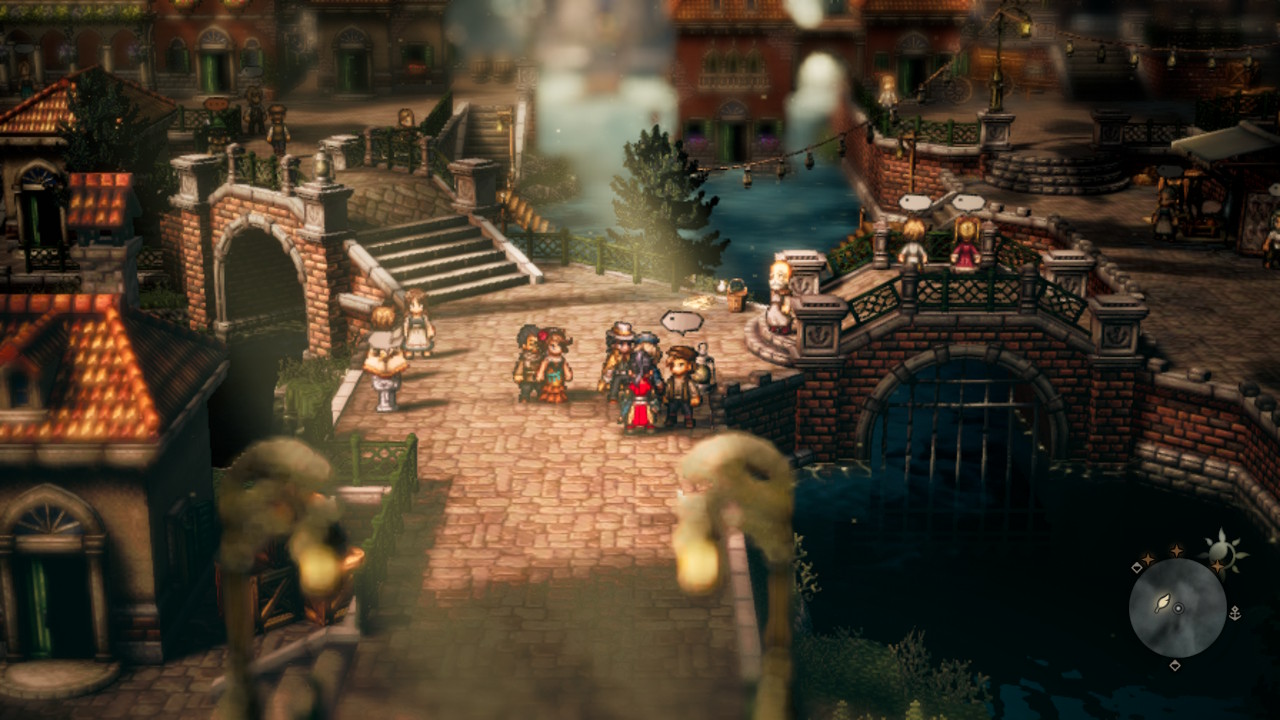Select the traveler wearing the white hat
This screenshot has height=720, width=1280.
[621, 335]
